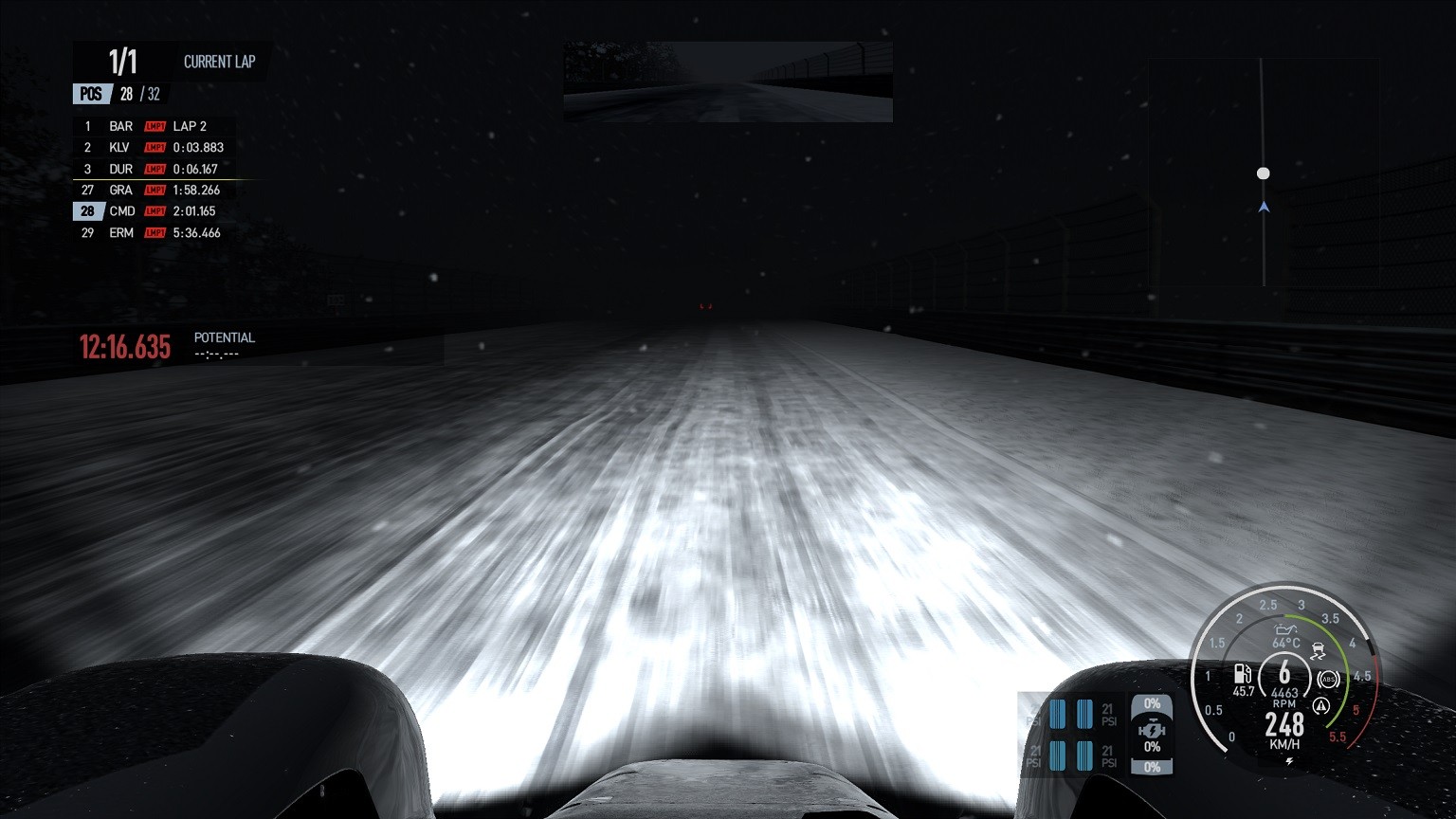
Task: Switch to the CURRENT LAP tab
Action: (x=218, y=61)
